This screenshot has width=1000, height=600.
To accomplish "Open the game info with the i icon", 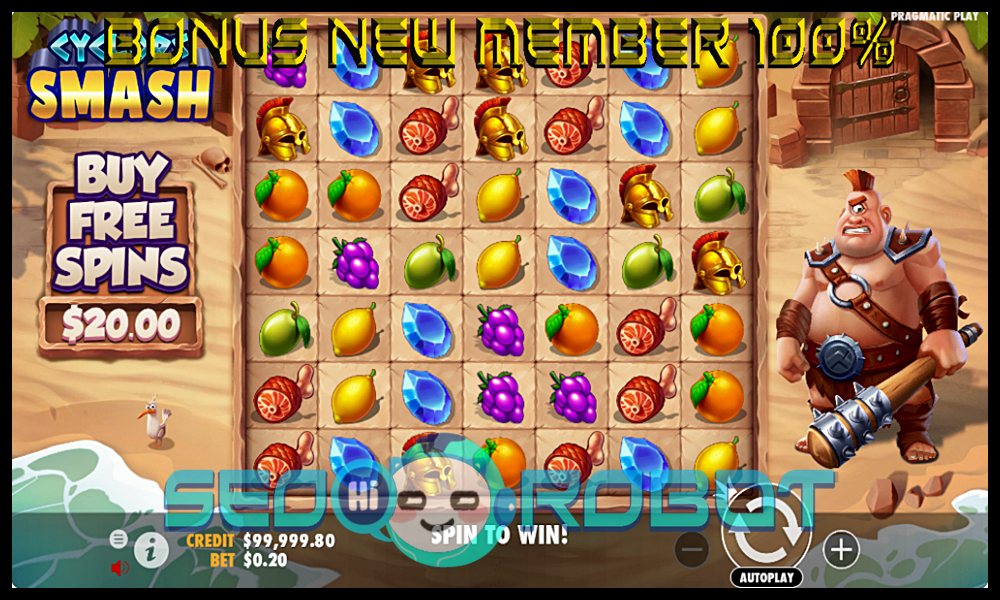I will pyautogui.click(x=151, y=549).
